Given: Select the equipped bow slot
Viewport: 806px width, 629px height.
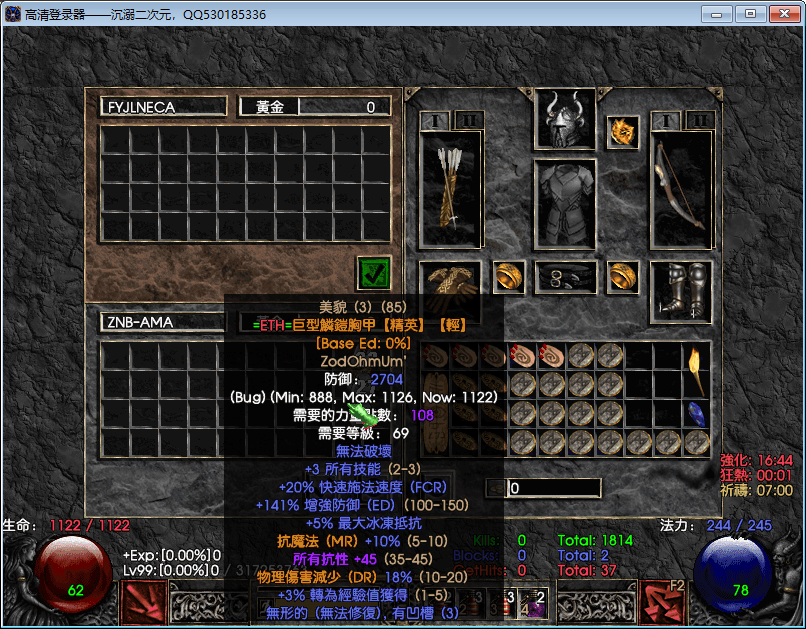Looking at the screenshot, I should pyautogui.click(x=681, y=189).
